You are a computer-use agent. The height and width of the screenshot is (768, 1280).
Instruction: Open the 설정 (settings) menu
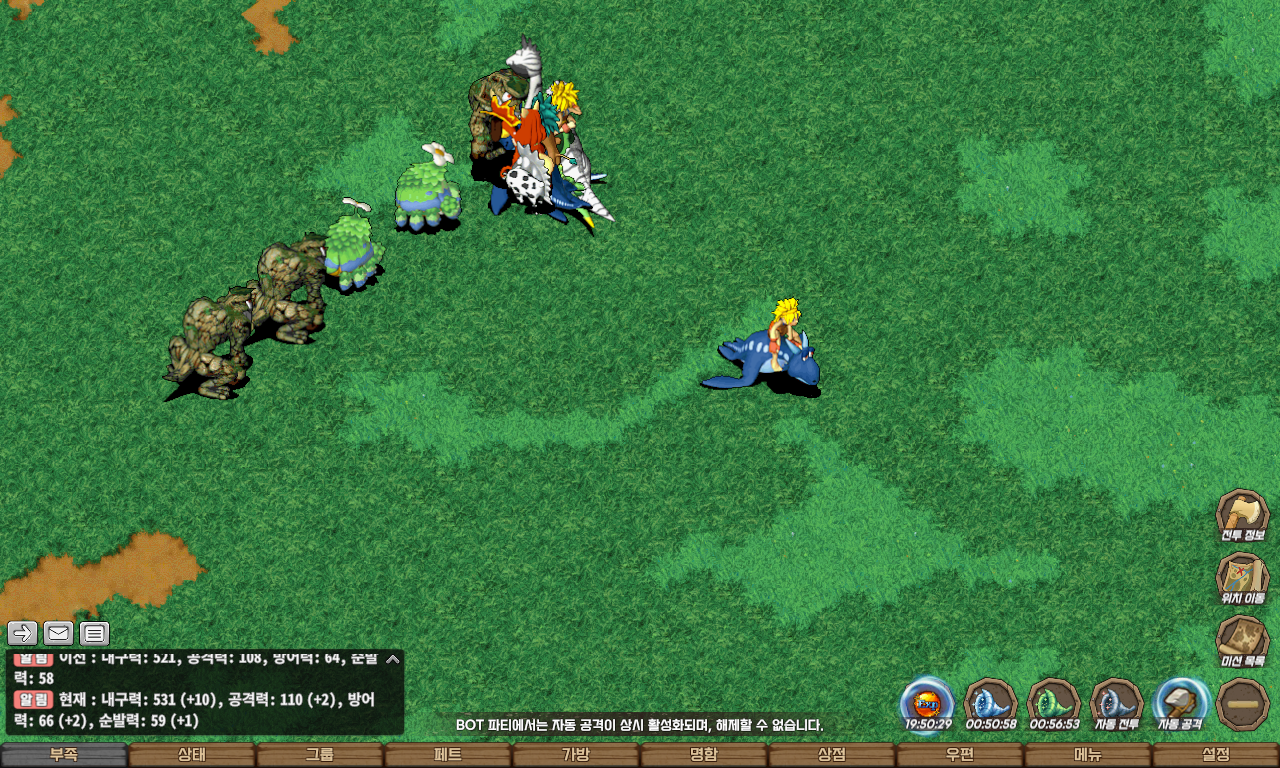tap(1216, 755)
